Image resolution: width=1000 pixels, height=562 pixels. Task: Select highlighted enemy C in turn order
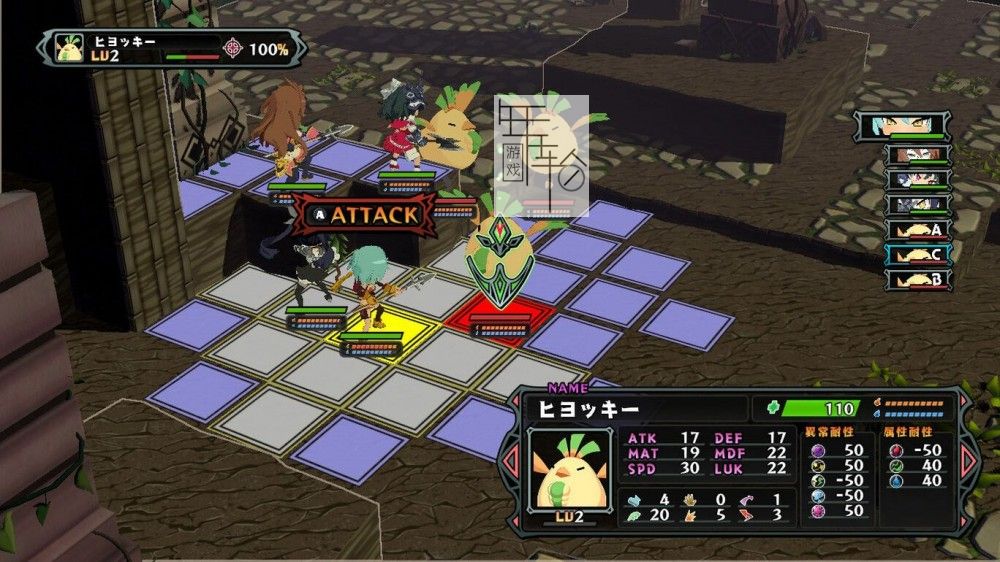[916, 255]
